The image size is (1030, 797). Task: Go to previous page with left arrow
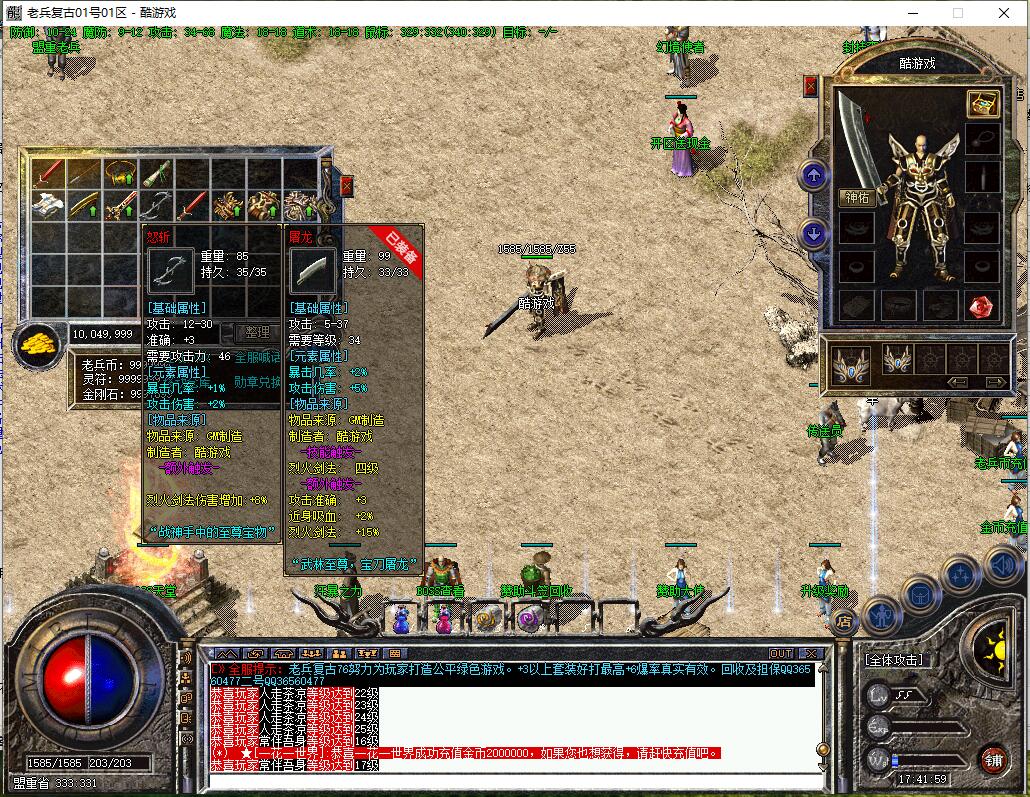coord(957,382)
